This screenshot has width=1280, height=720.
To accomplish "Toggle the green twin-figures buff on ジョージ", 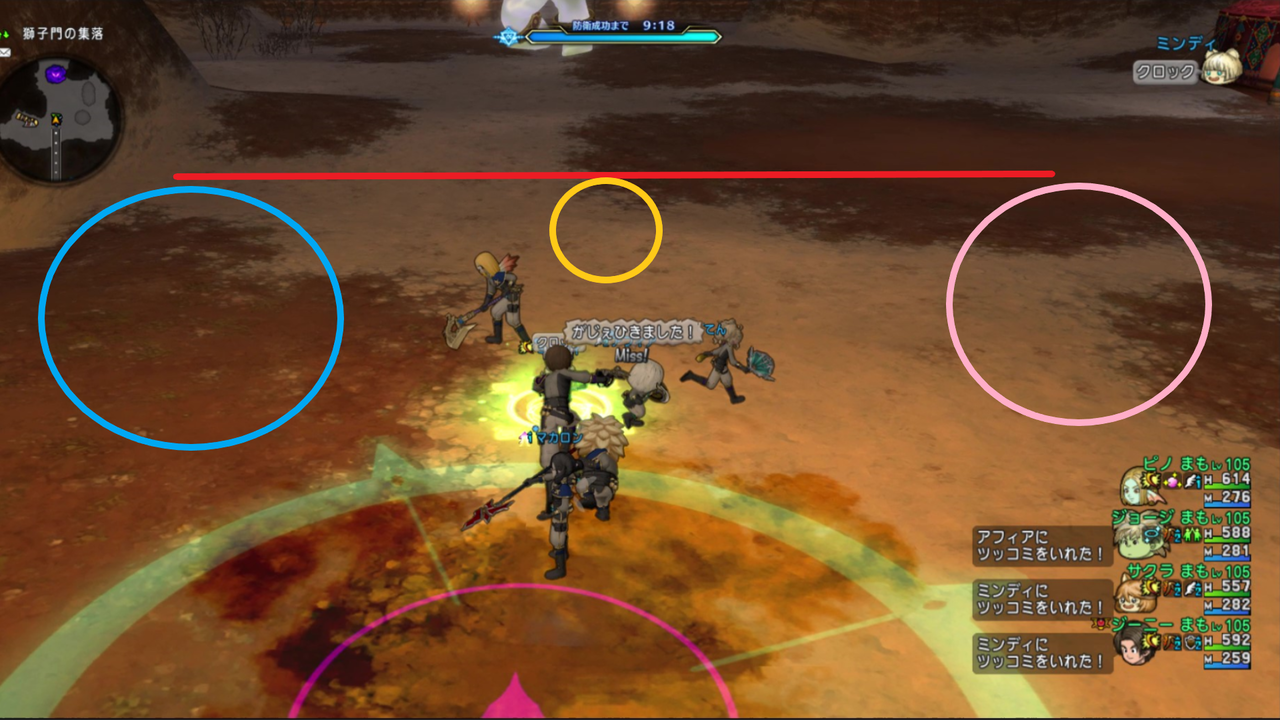I will pos(1193,535).
